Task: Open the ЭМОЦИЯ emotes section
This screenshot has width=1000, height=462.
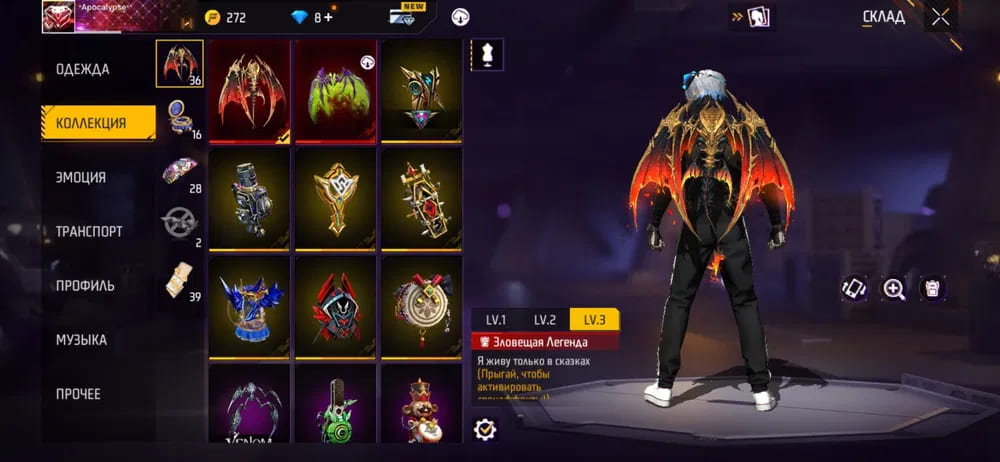Action: pyautogui.click(x=81, y=177)
